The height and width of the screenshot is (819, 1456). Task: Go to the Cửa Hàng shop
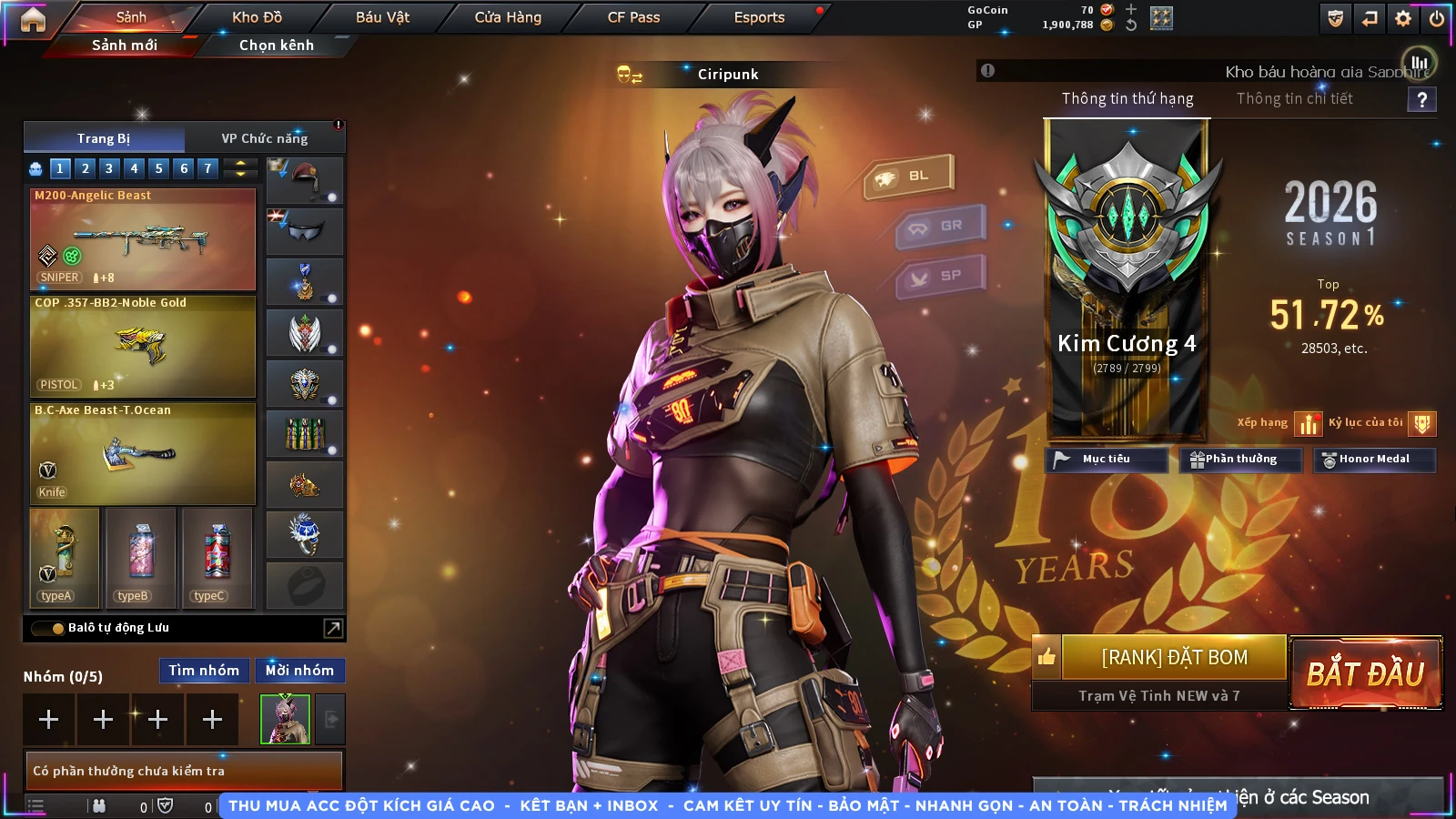(508, 17)
